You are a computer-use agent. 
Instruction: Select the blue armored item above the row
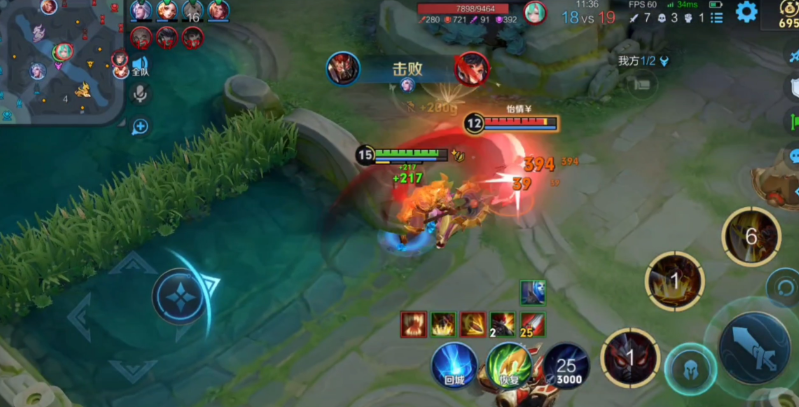[x=532, y=291]
